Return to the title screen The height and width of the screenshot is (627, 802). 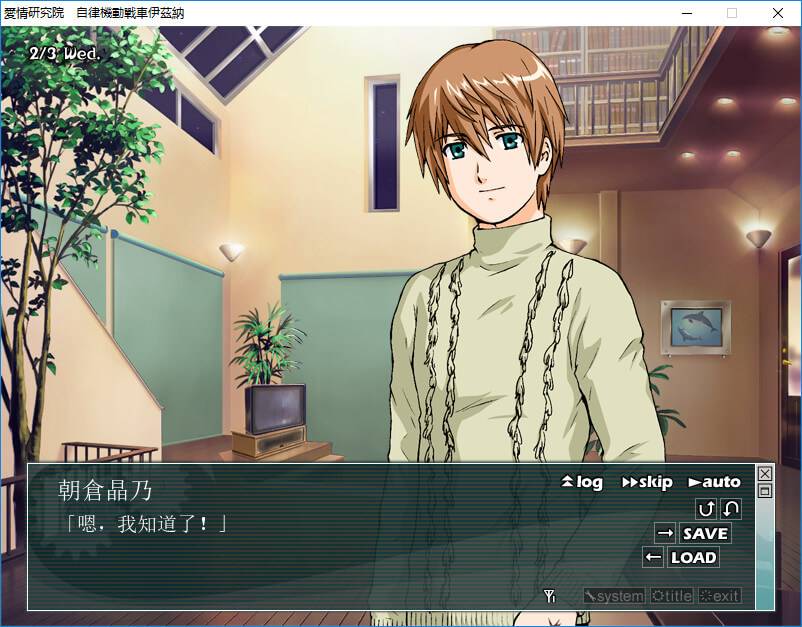tap(671, 596)
